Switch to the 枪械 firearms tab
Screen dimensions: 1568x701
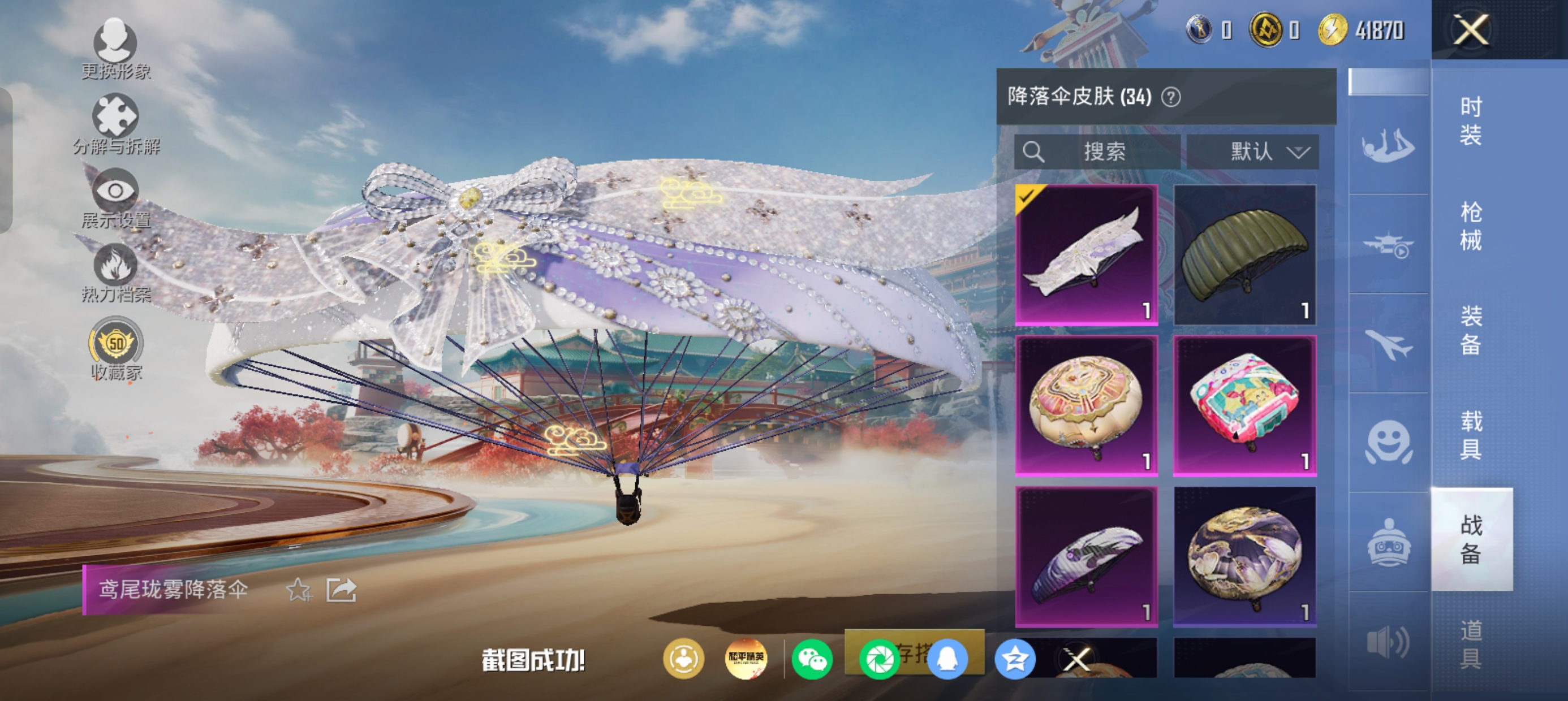pos(1471,226)
